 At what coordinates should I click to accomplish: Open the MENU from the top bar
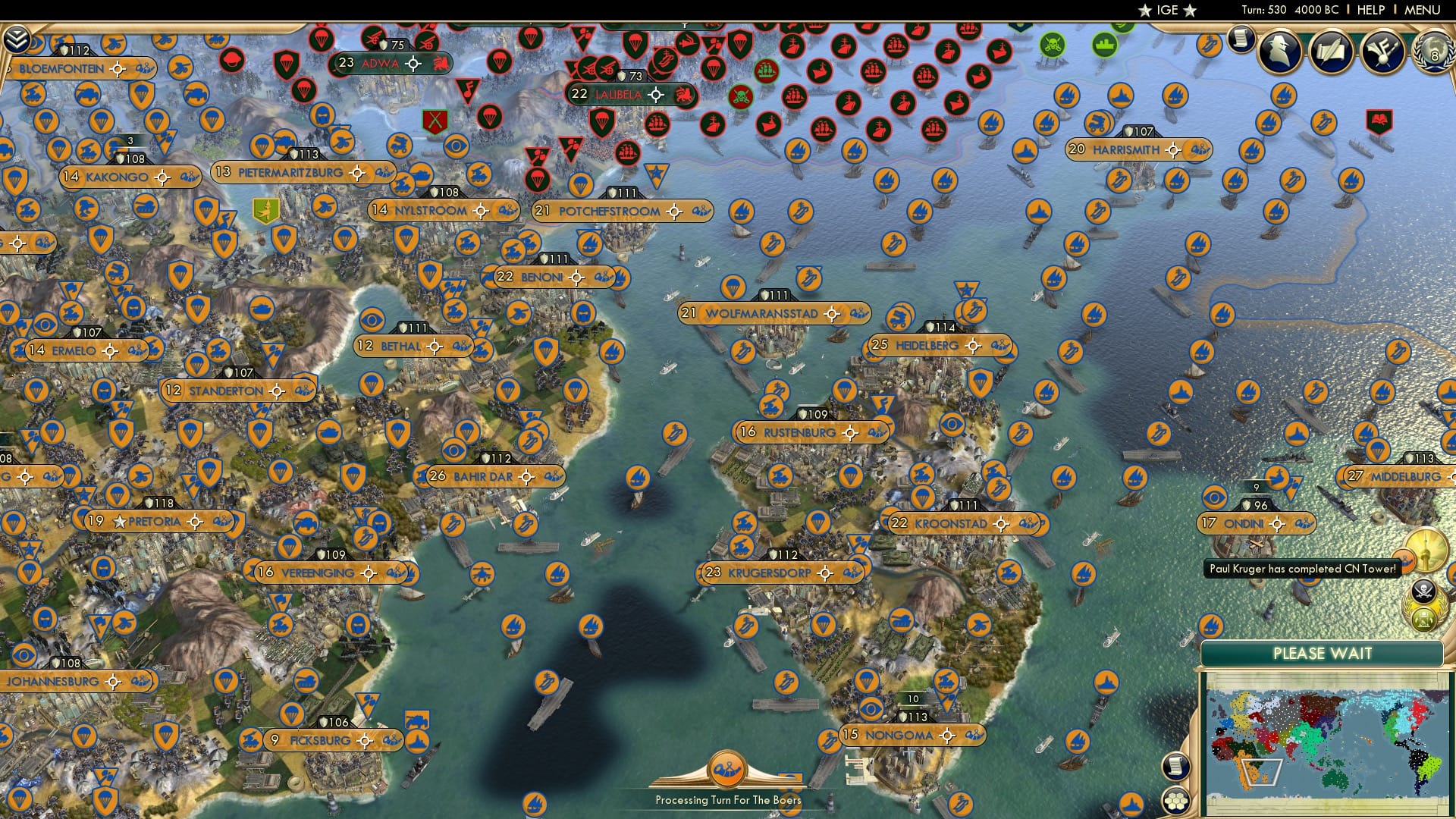pos(1424,9)
